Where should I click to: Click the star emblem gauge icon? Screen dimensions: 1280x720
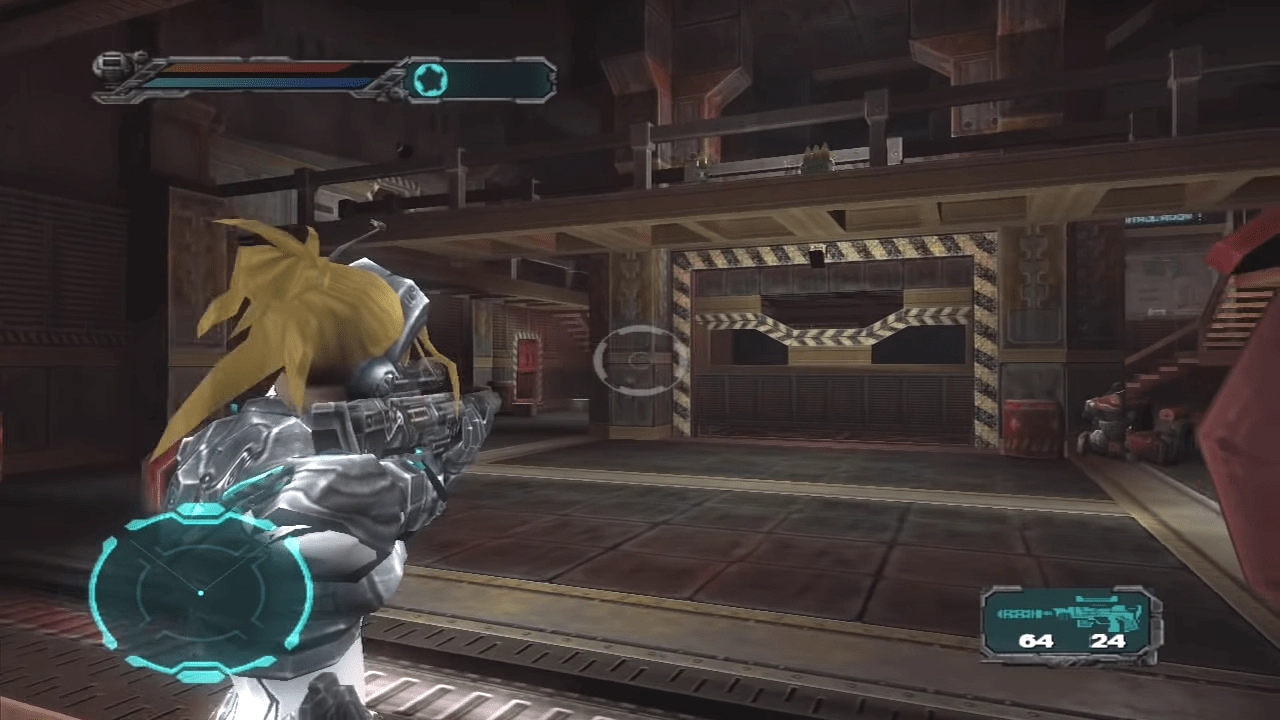(428, 80)
